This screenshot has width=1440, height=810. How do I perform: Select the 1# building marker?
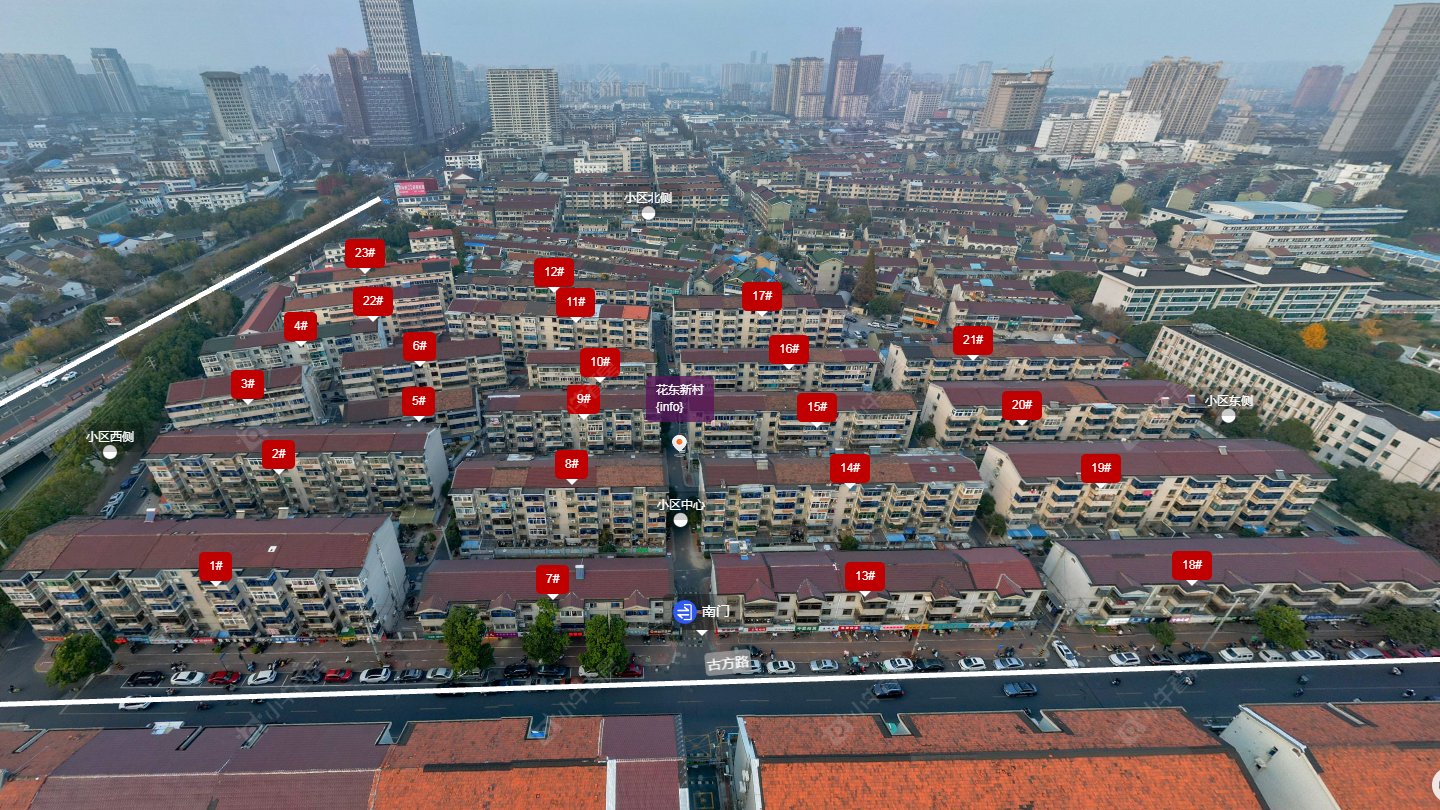[215, 566]
